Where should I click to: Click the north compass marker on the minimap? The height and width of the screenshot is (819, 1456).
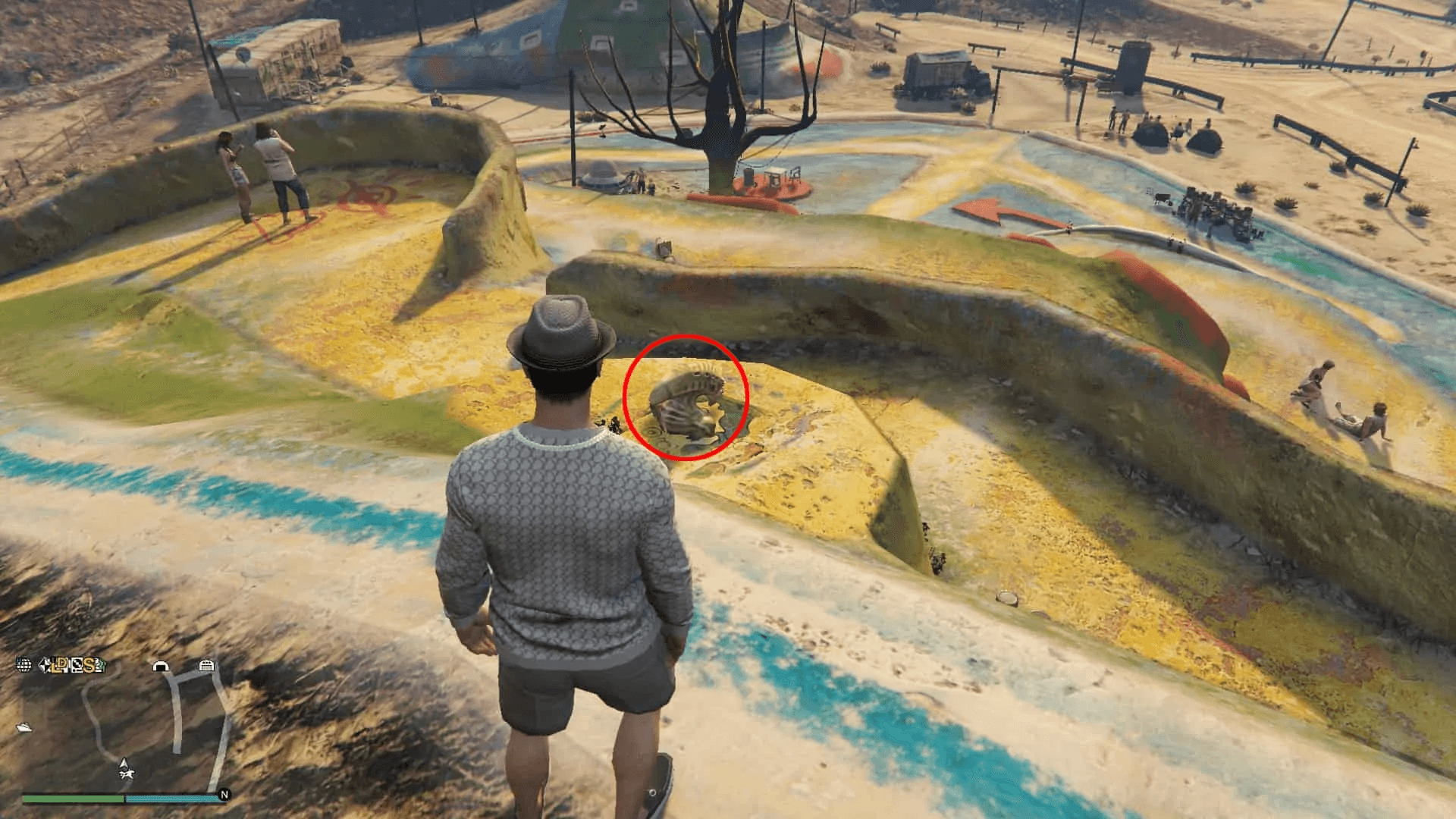pyautogui.click(x=224, y=795)
